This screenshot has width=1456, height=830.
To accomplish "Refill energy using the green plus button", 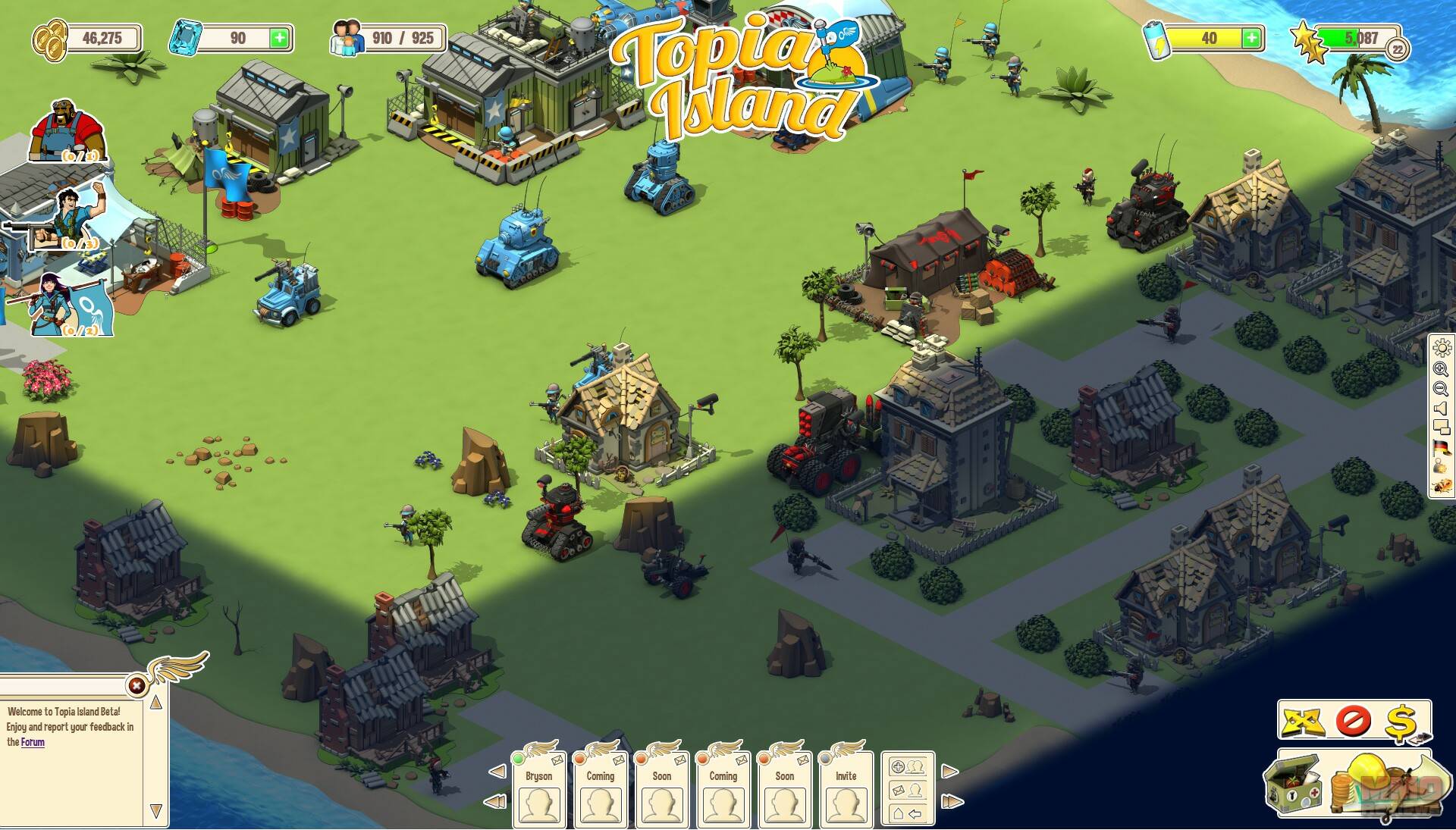I will click(1251, 38).
